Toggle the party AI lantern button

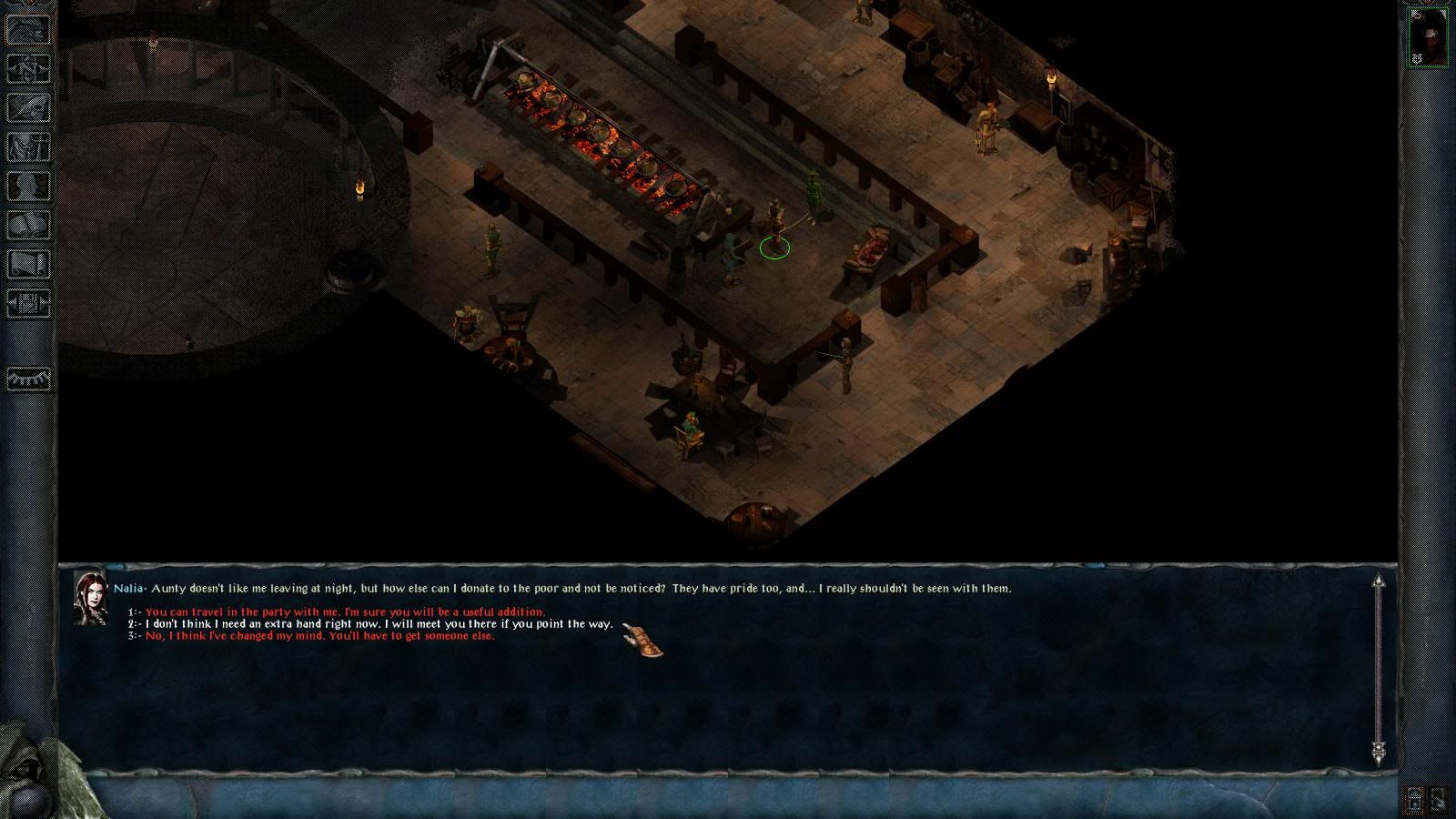coord(1415,800)
